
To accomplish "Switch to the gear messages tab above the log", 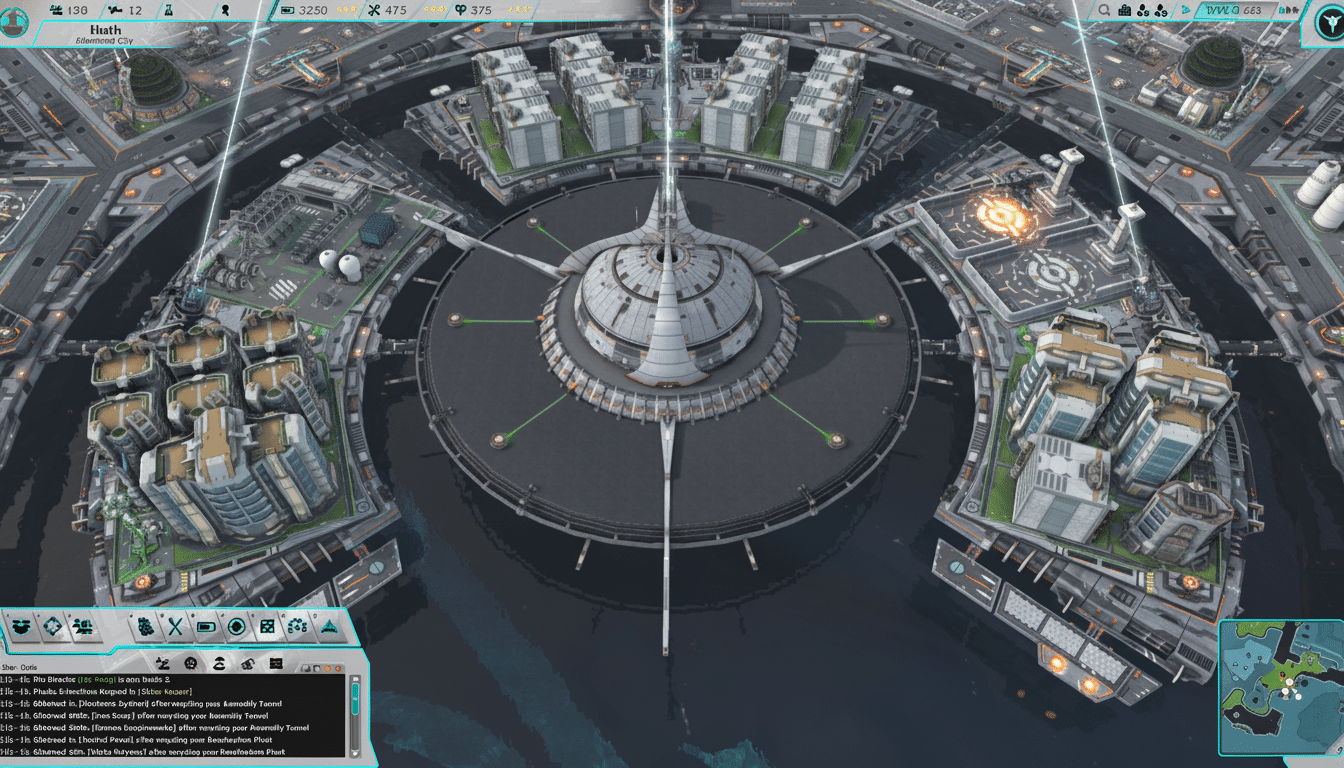I will tap(190, 662).
